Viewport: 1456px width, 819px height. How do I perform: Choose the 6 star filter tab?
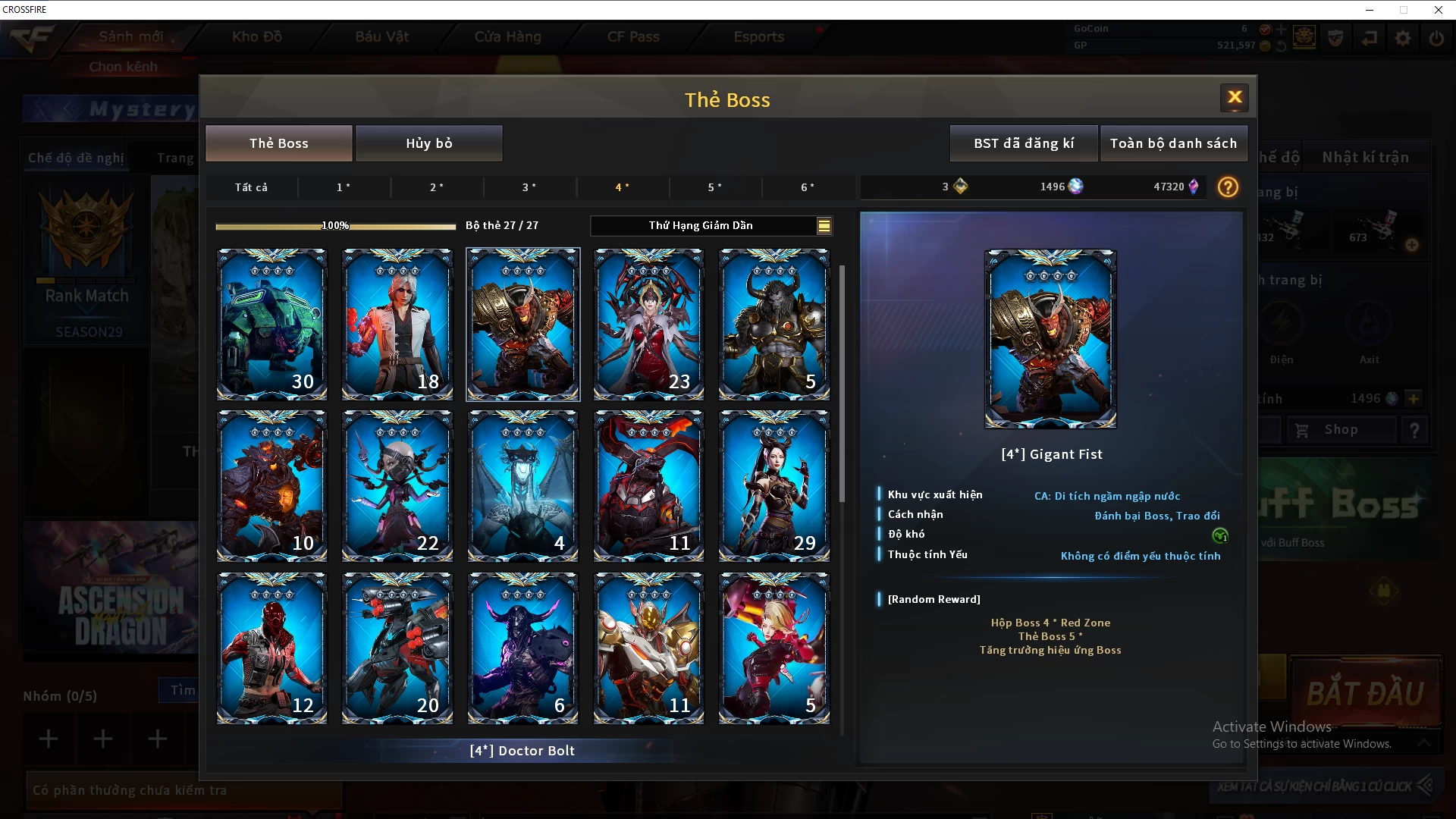click(x=808, y=187)
